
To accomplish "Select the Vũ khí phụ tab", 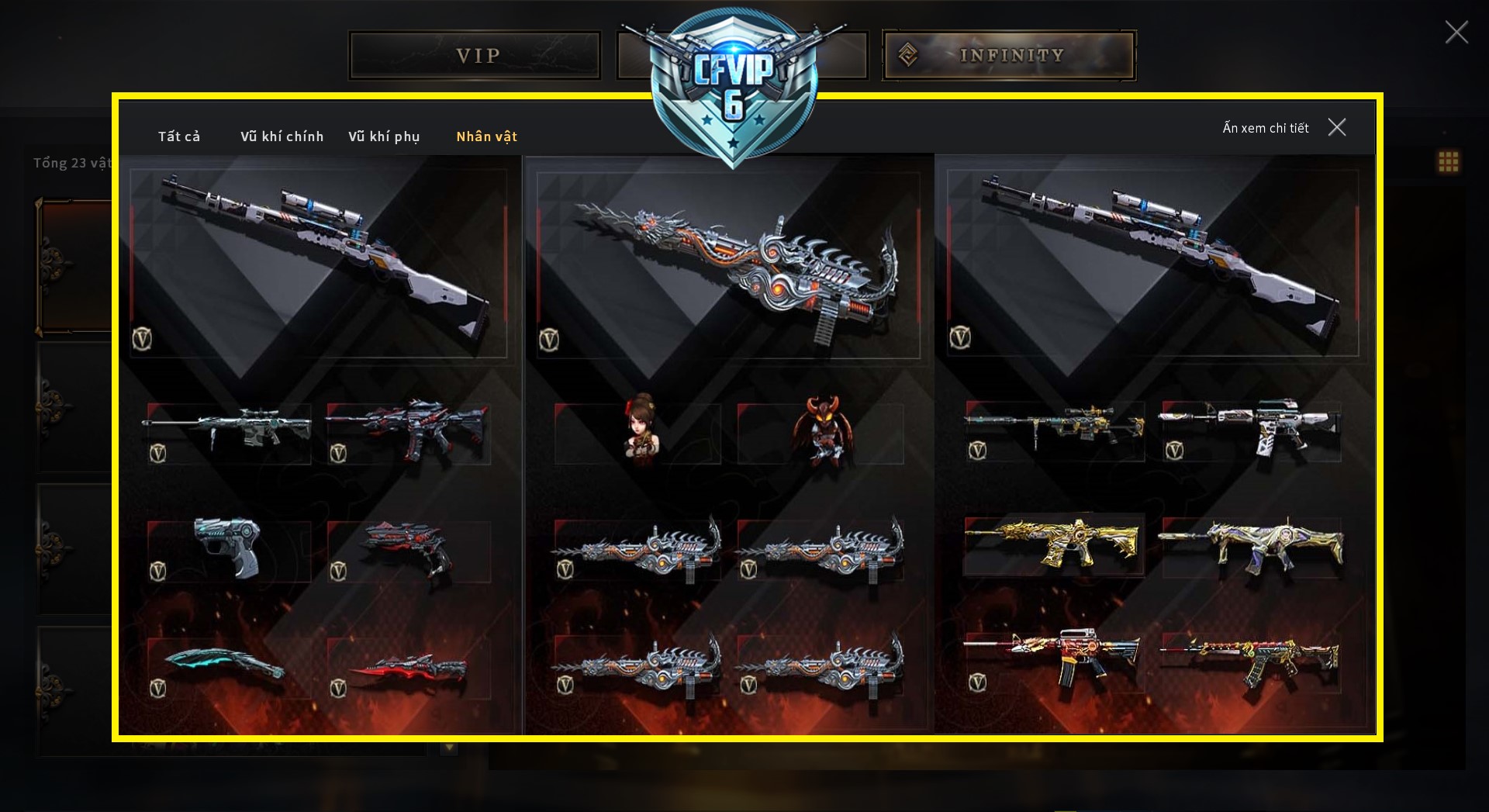I will [384, 136].
